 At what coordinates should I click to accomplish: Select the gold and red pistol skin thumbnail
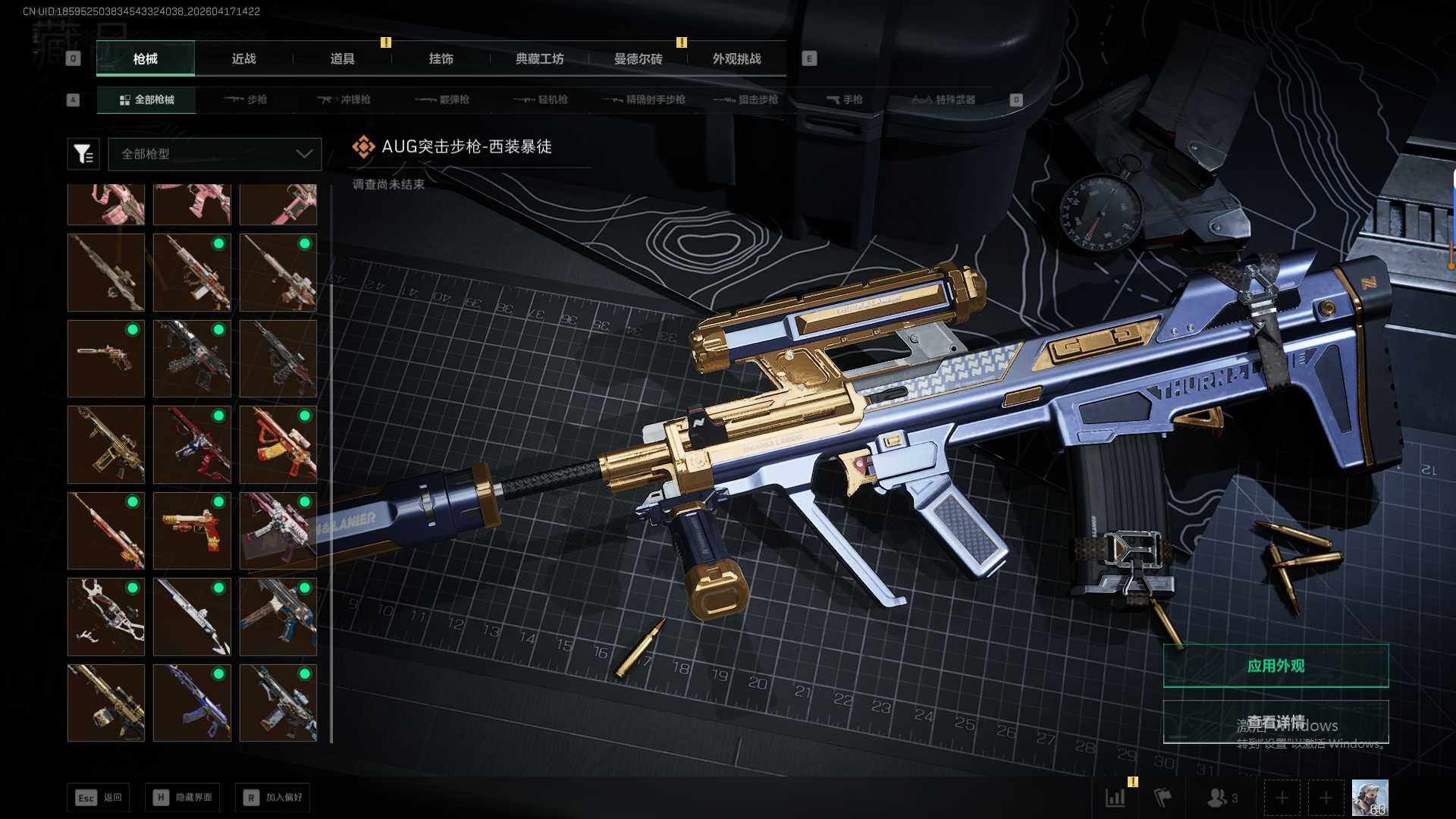pos(192,530)
